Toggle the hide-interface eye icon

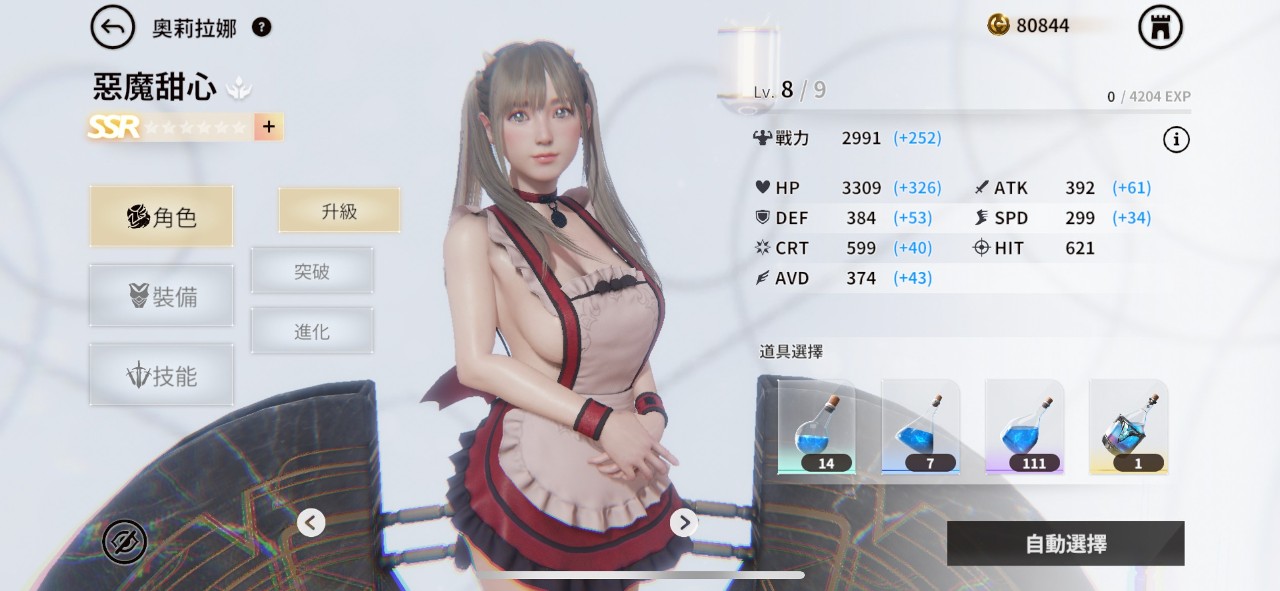pyautogui.click(x=125, y=542)
